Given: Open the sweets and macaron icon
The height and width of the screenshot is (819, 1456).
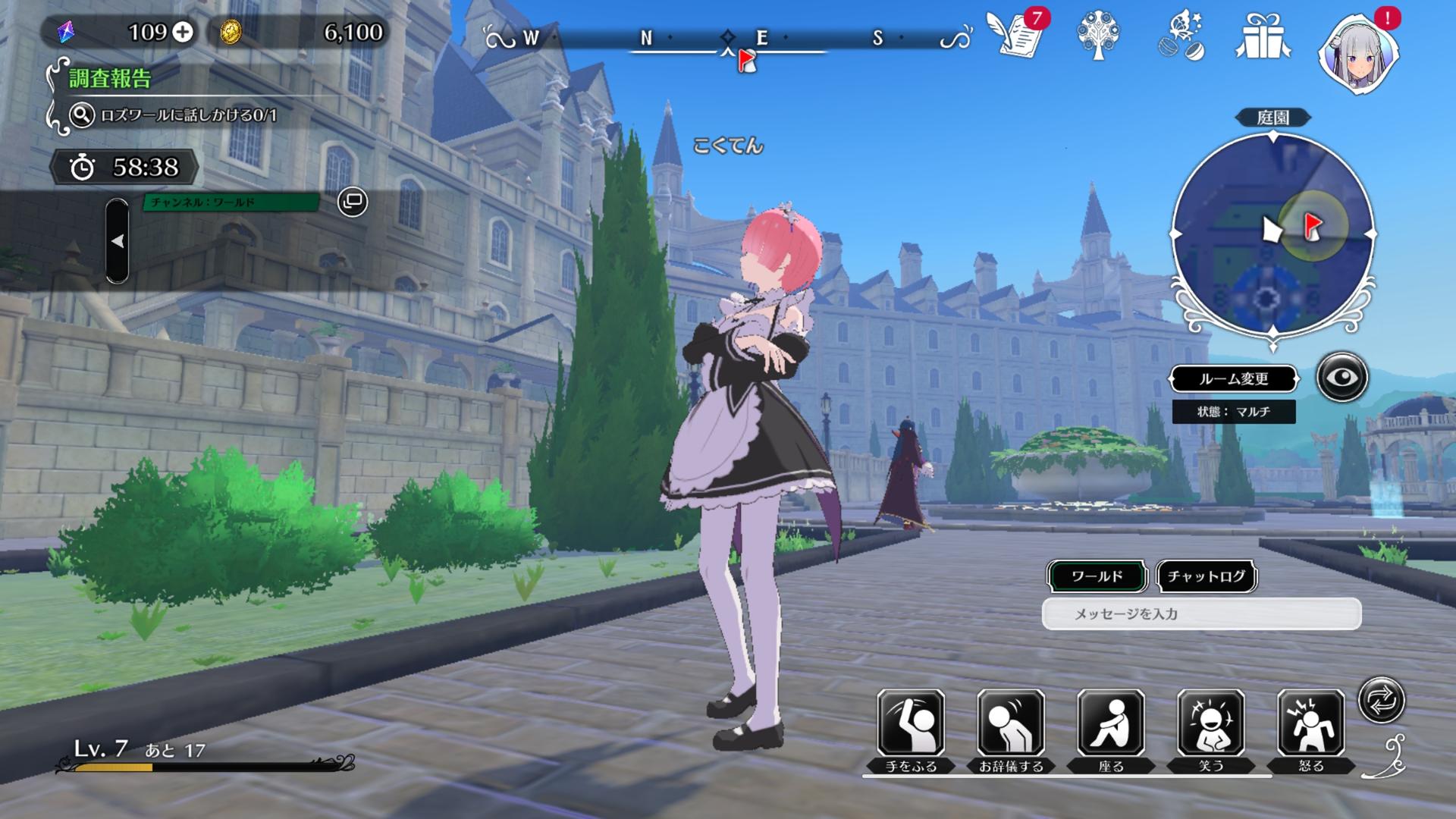Looking at the screenshot, I should click(x=1181, y=36).
